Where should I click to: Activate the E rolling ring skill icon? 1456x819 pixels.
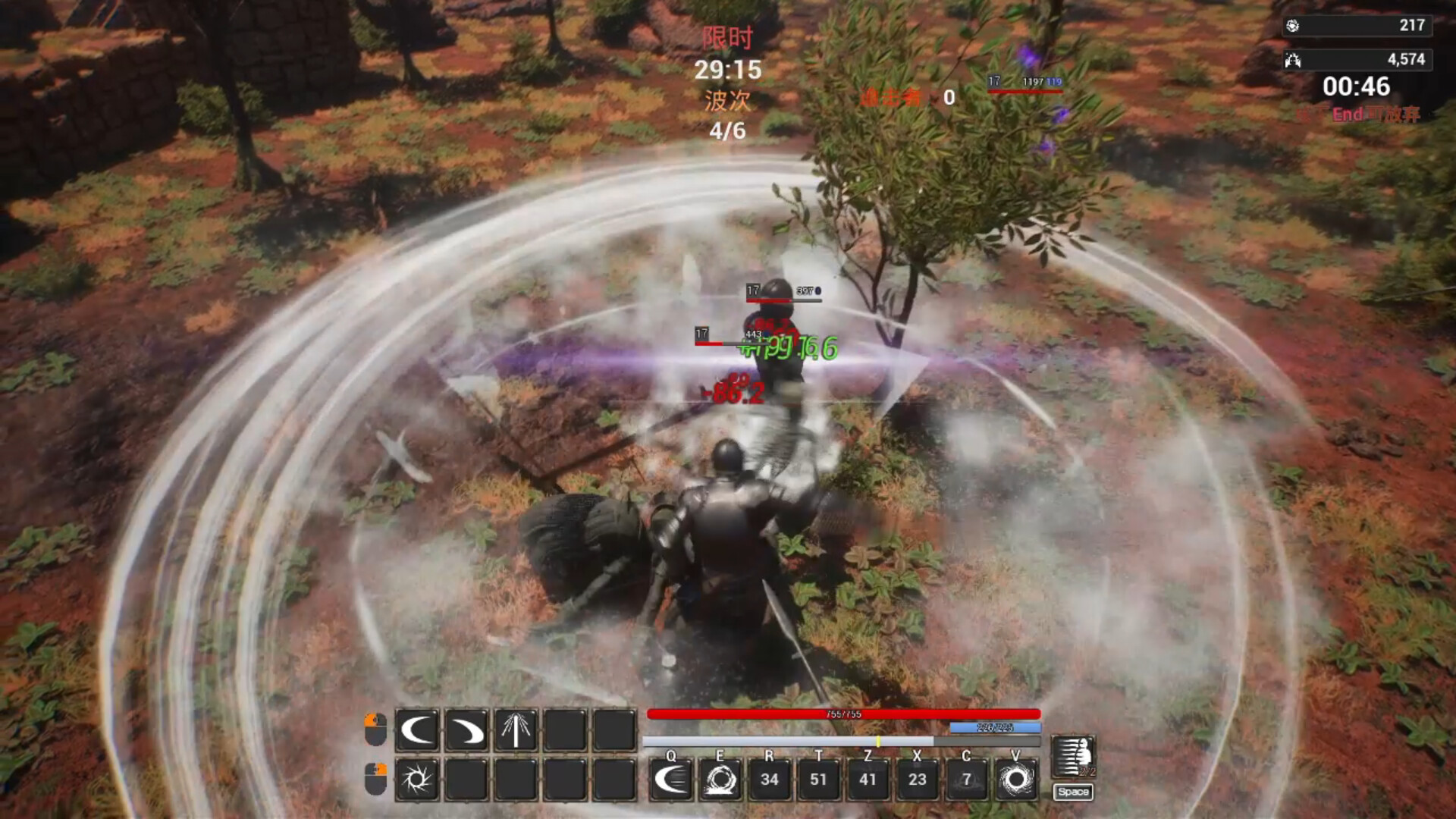(720, 780)
